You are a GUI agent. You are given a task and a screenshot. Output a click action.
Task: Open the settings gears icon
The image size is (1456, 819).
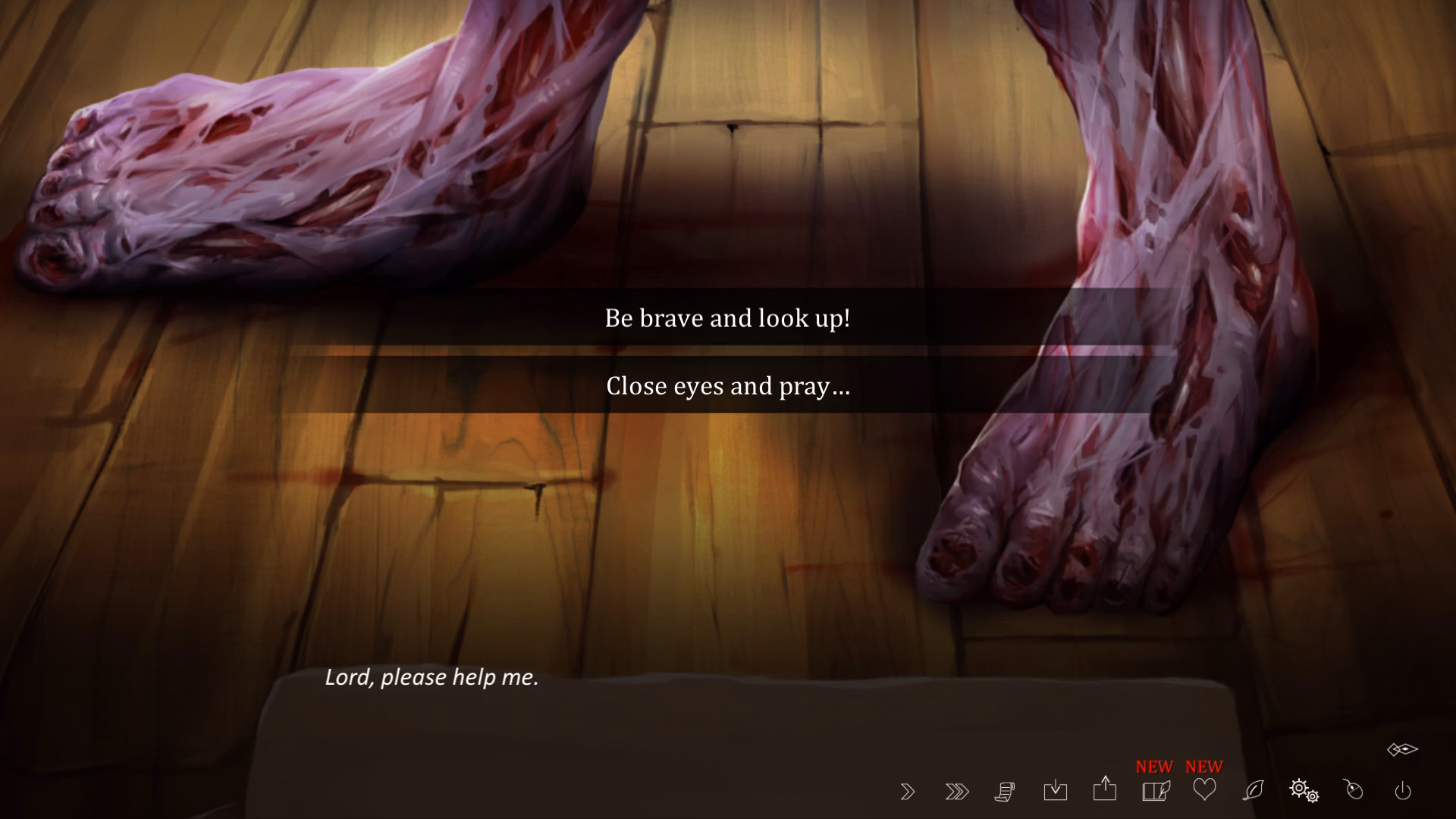pos(1304,791)
